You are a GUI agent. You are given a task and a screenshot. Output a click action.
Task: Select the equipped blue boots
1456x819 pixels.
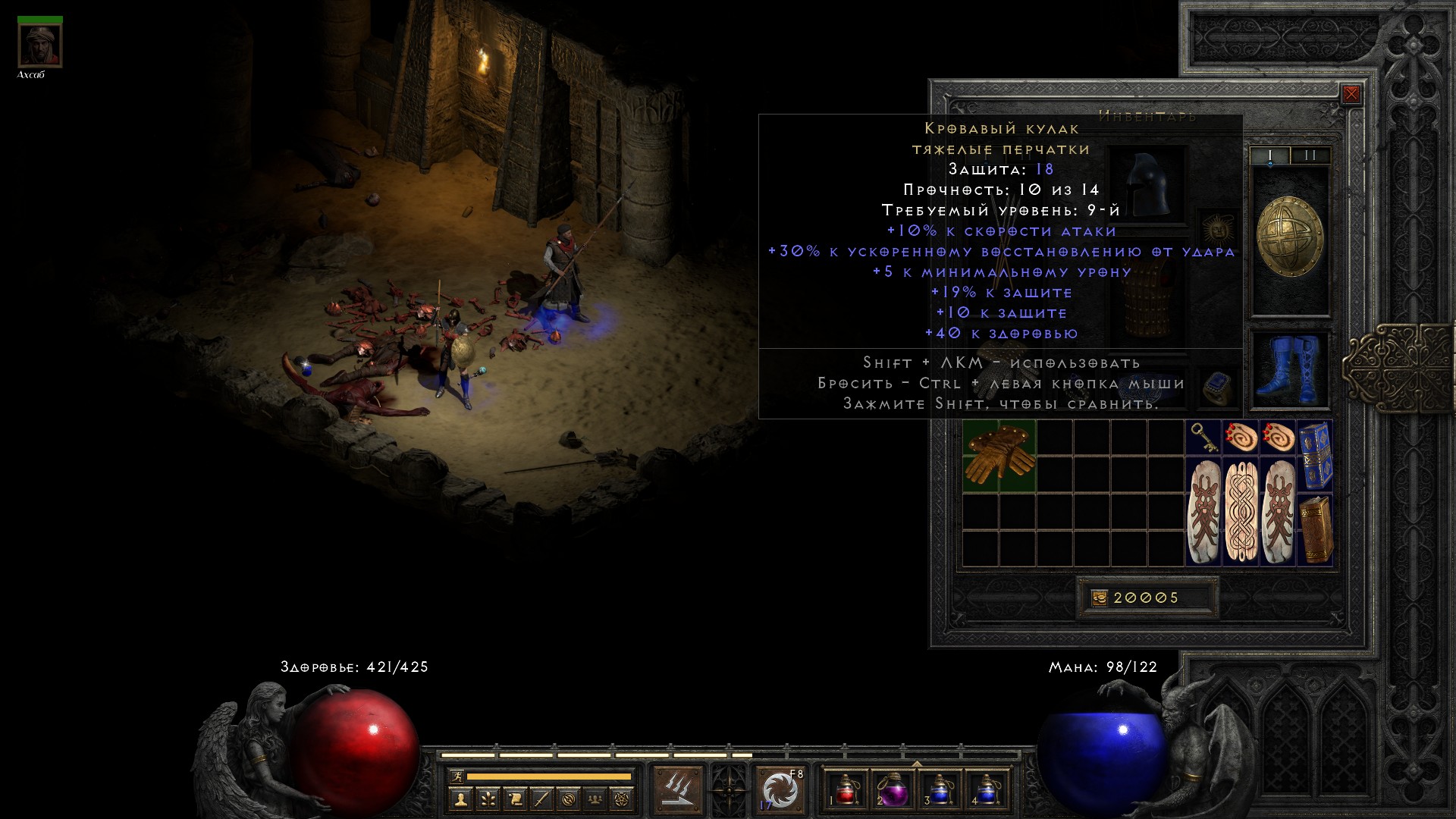[x=1289, y=369]
